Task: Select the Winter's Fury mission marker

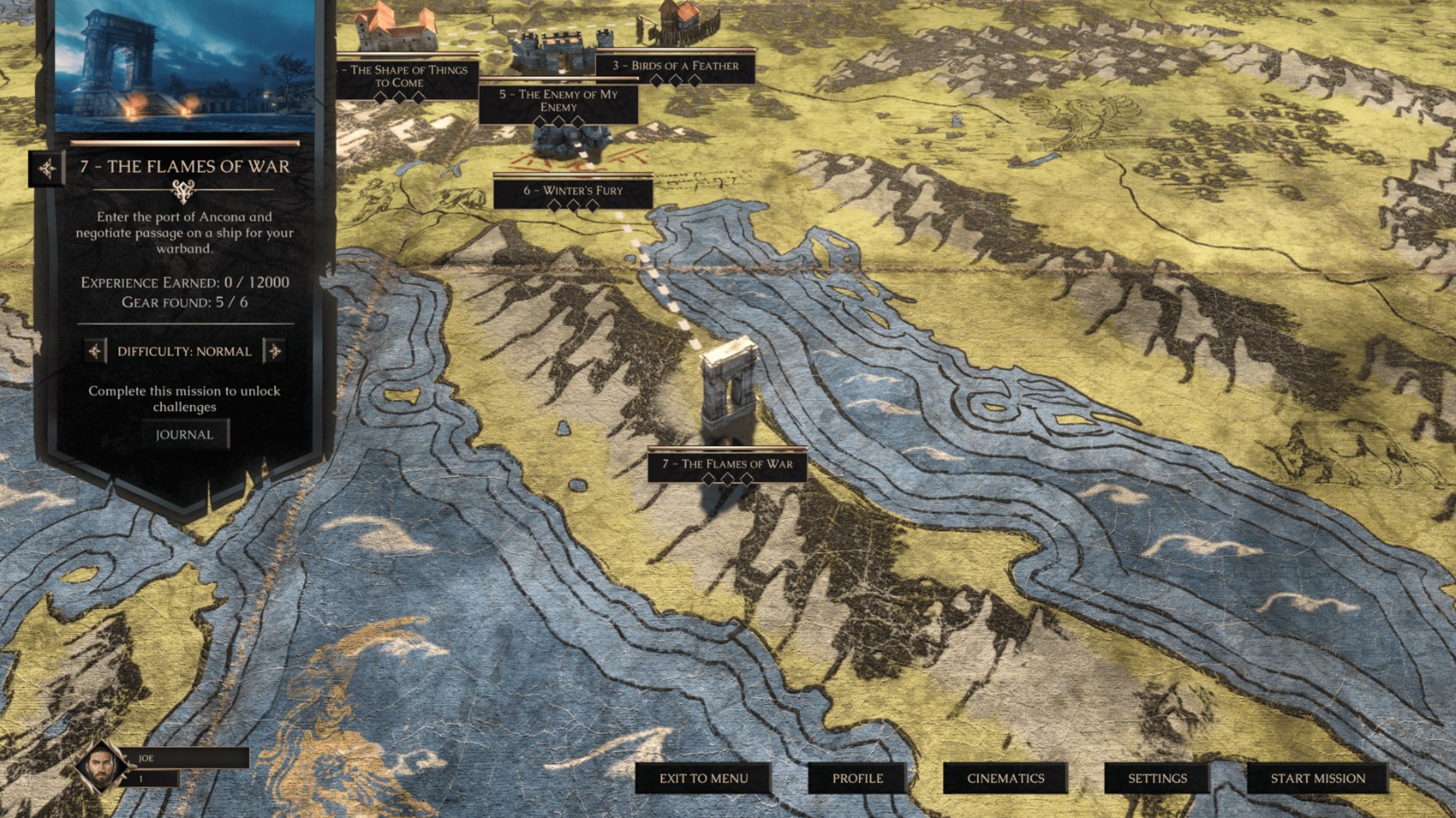Action: coord(572,191)
